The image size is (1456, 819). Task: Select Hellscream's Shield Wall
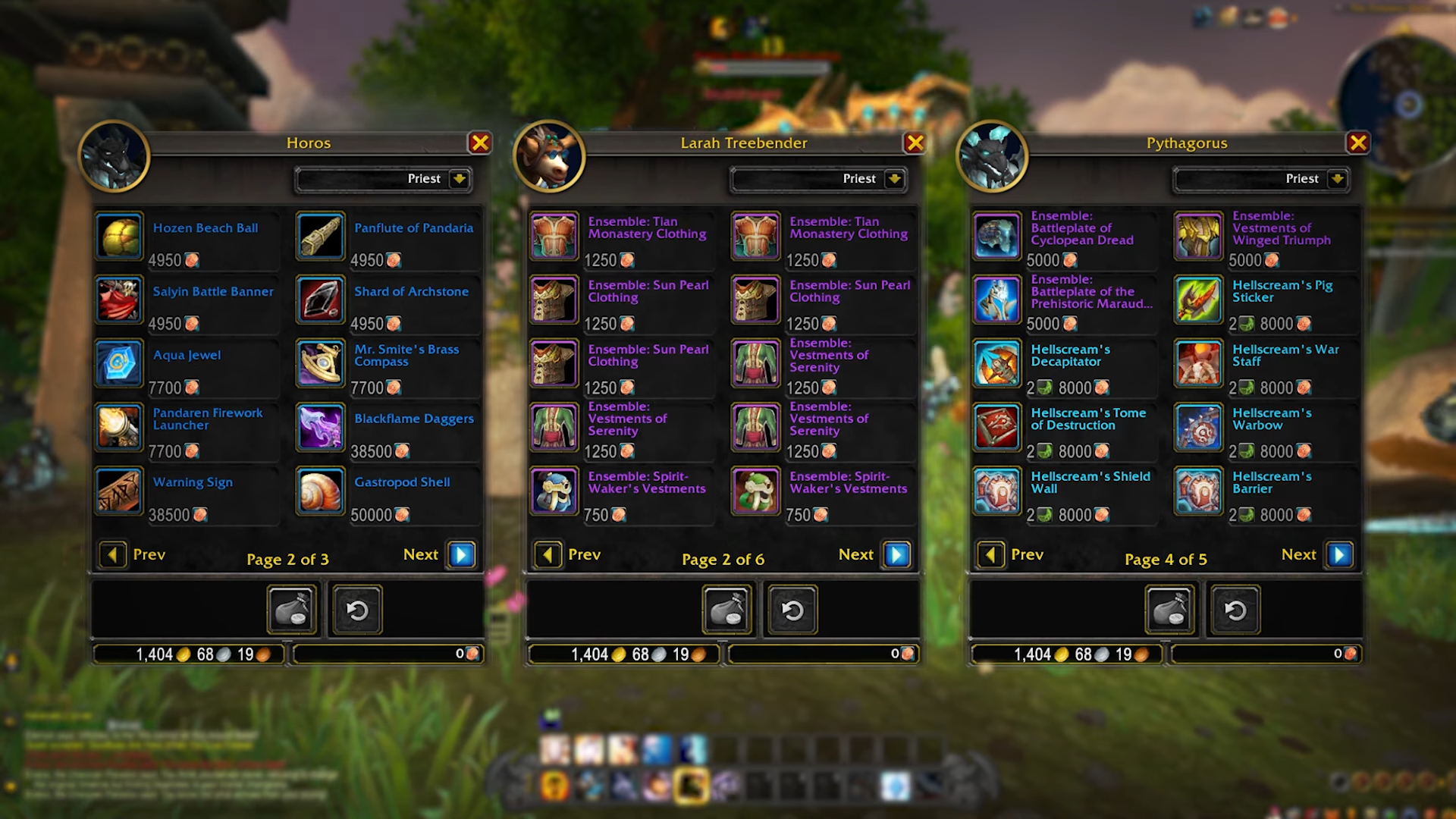[996, 491]
